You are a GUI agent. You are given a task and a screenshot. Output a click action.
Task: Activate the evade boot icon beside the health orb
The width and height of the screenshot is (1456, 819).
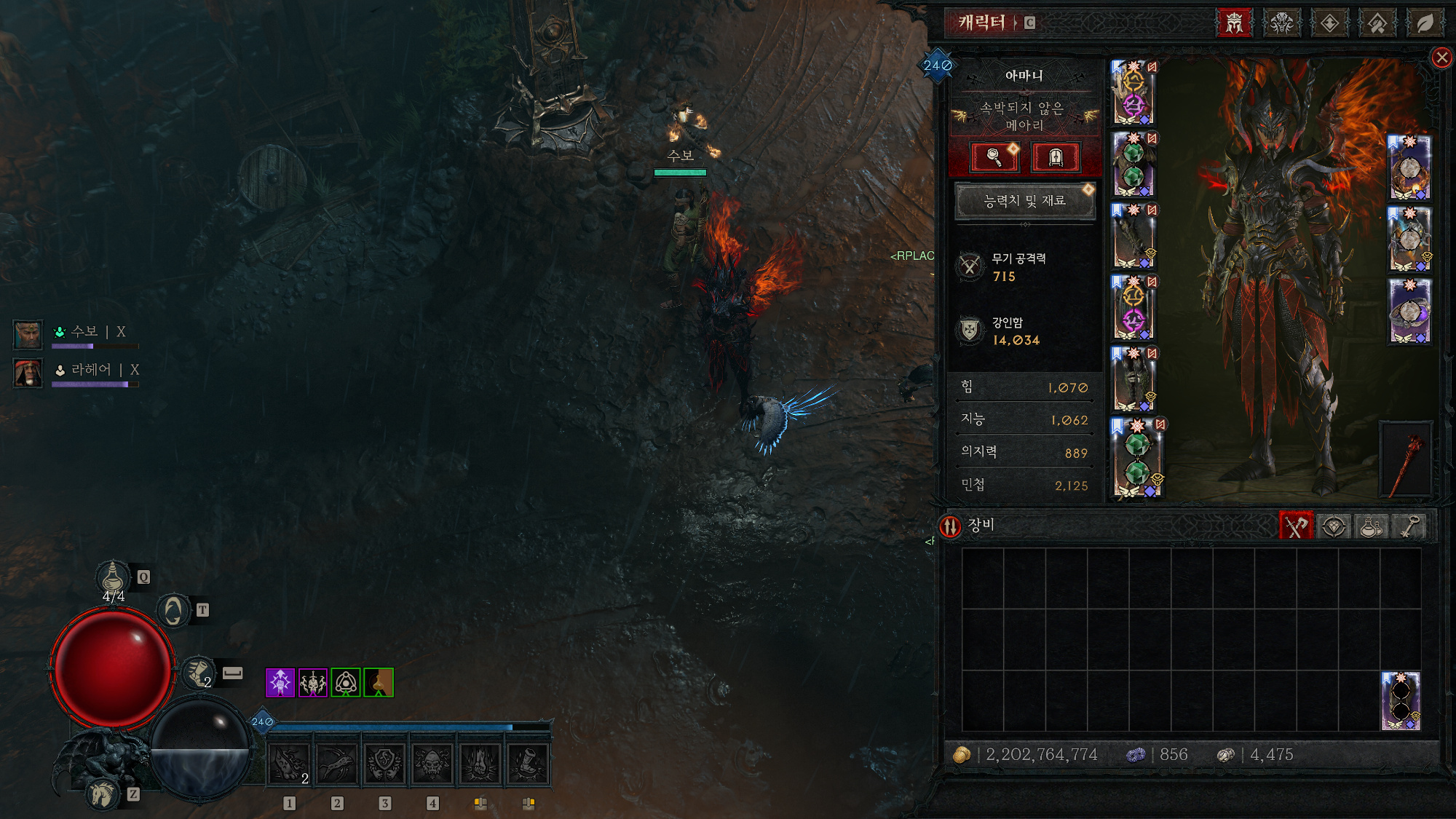pyautogui.click(x=197, y=672)
